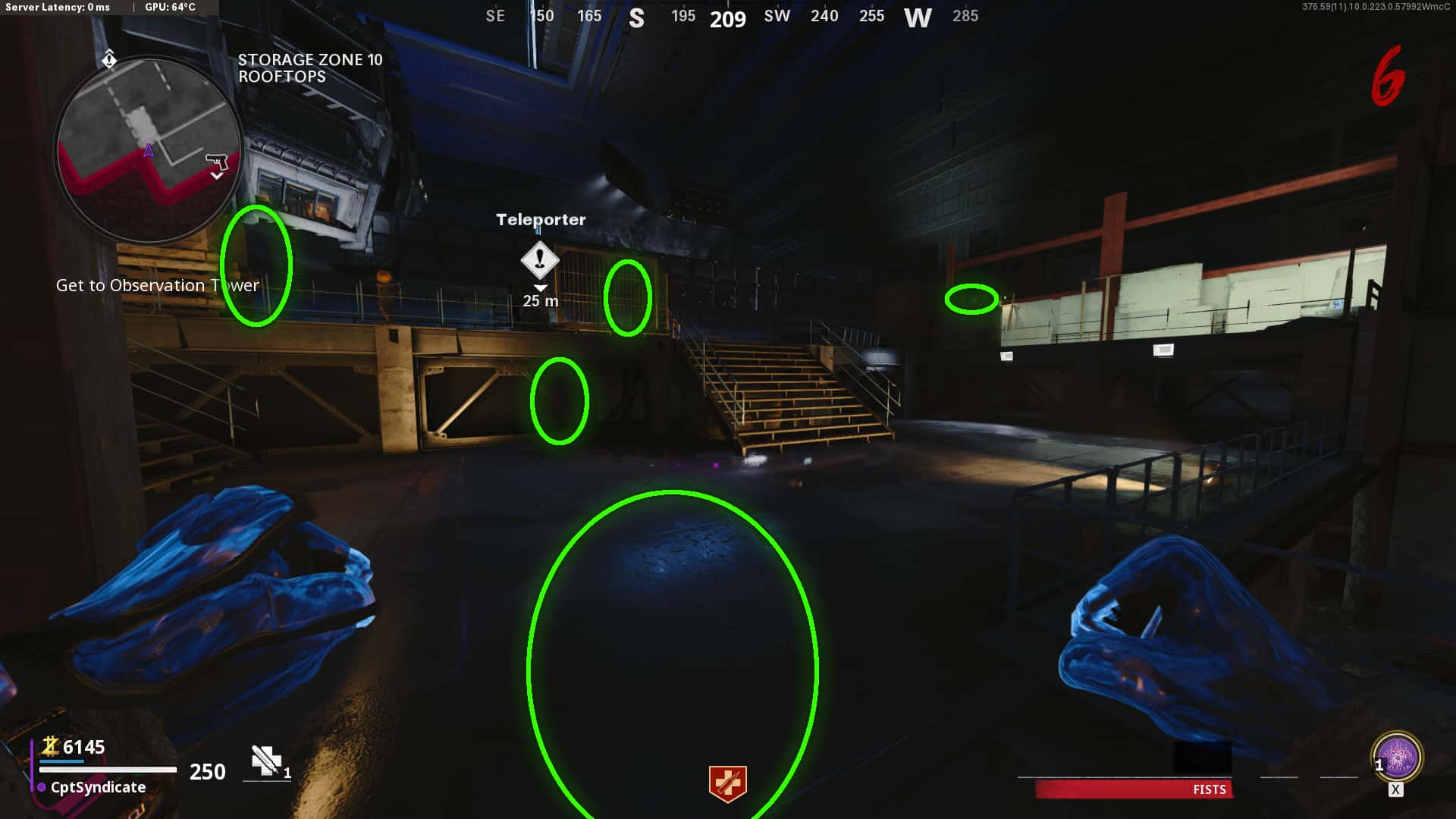
Task: Select the Juggernog perk shield icon
Action: tap(727, 783)
